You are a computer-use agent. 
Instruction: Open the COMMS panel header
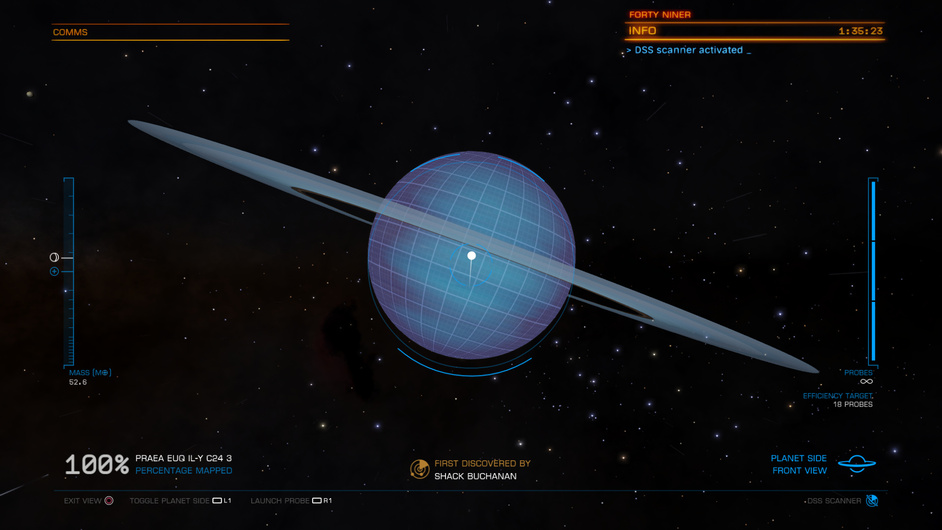pos(70,32)
